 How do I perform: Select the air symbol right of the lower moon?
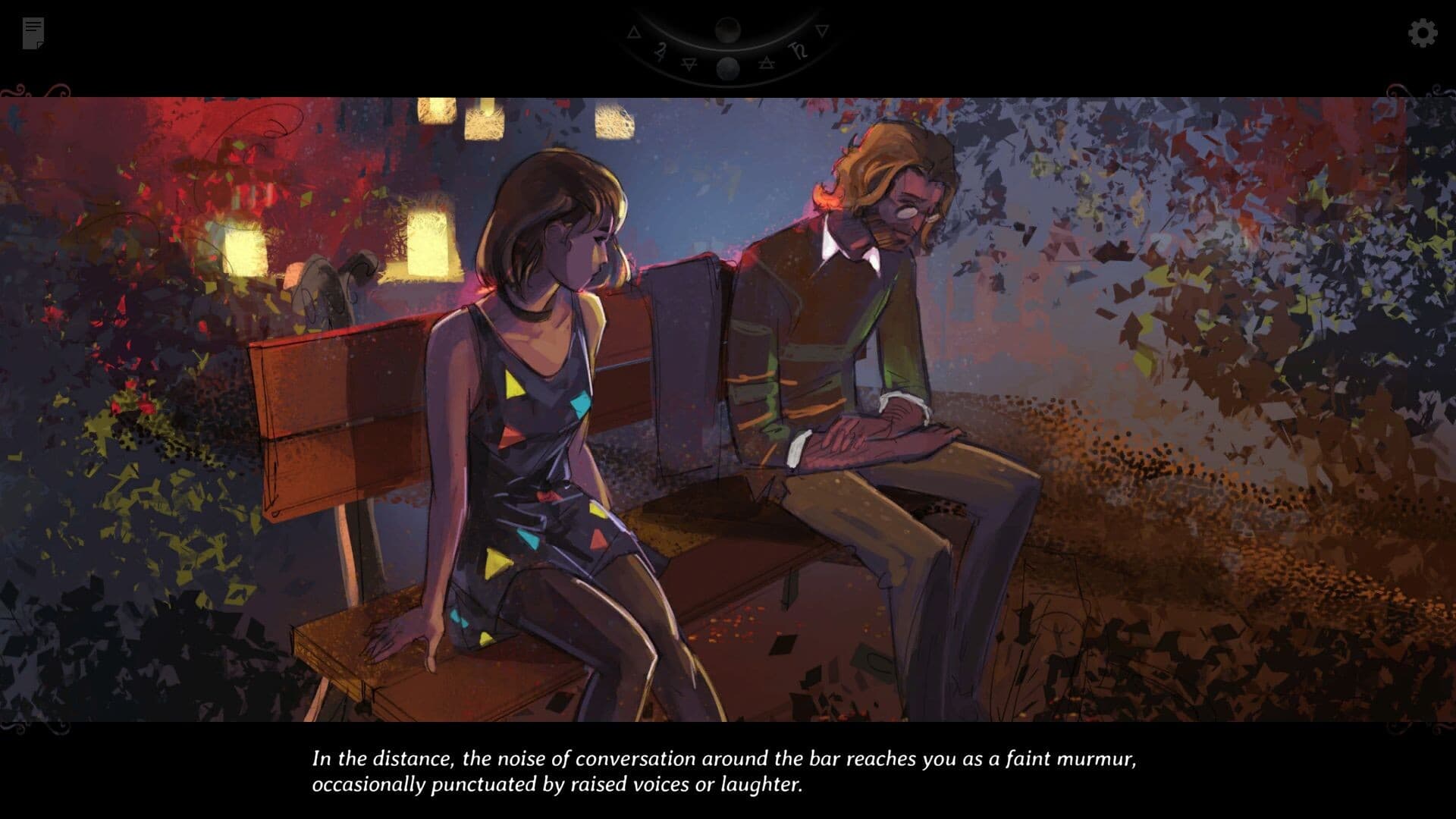(767, 63)
